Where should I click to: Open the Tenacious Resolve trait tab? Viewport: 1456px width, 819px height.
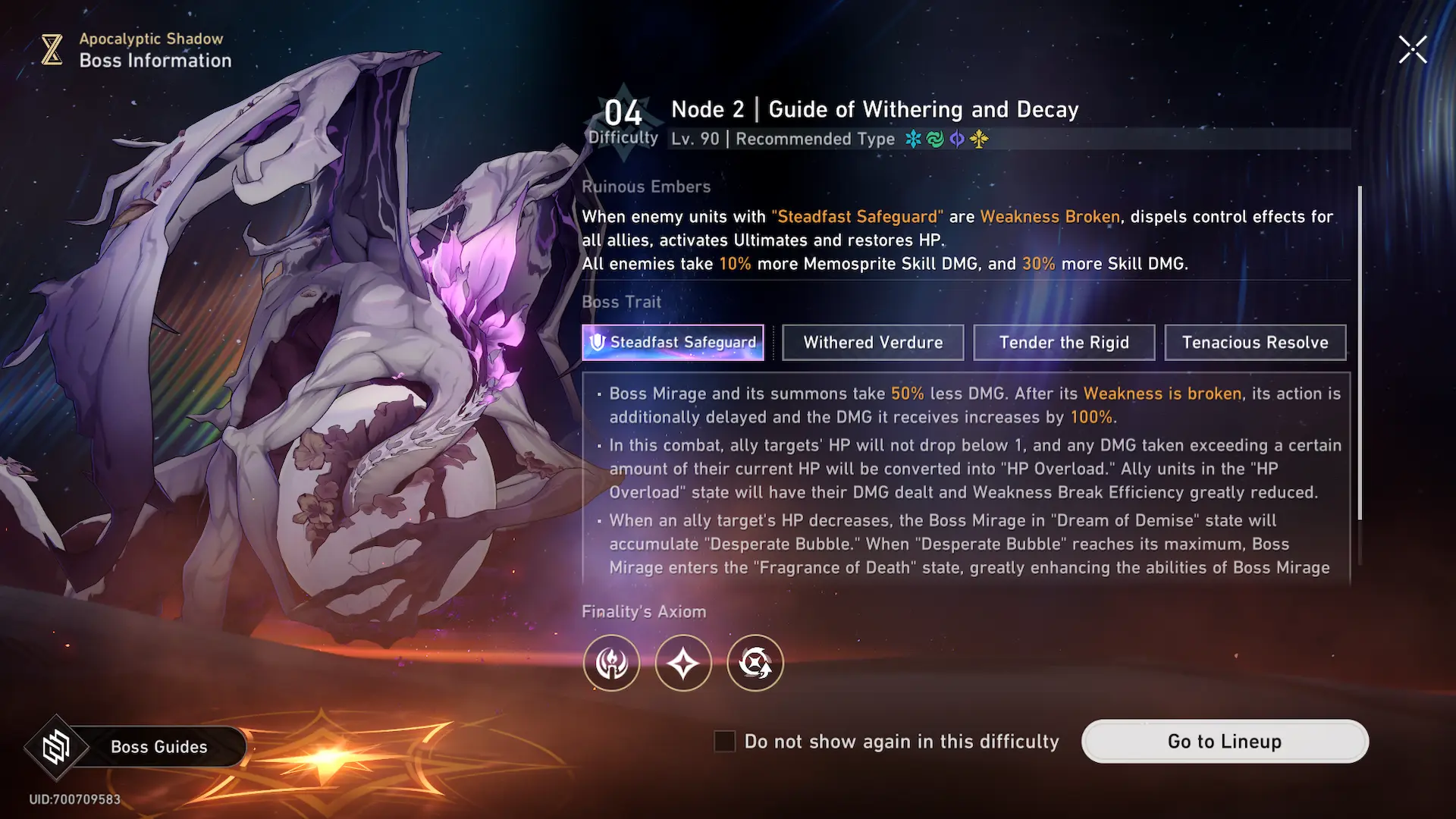(x=1255, y=343)
